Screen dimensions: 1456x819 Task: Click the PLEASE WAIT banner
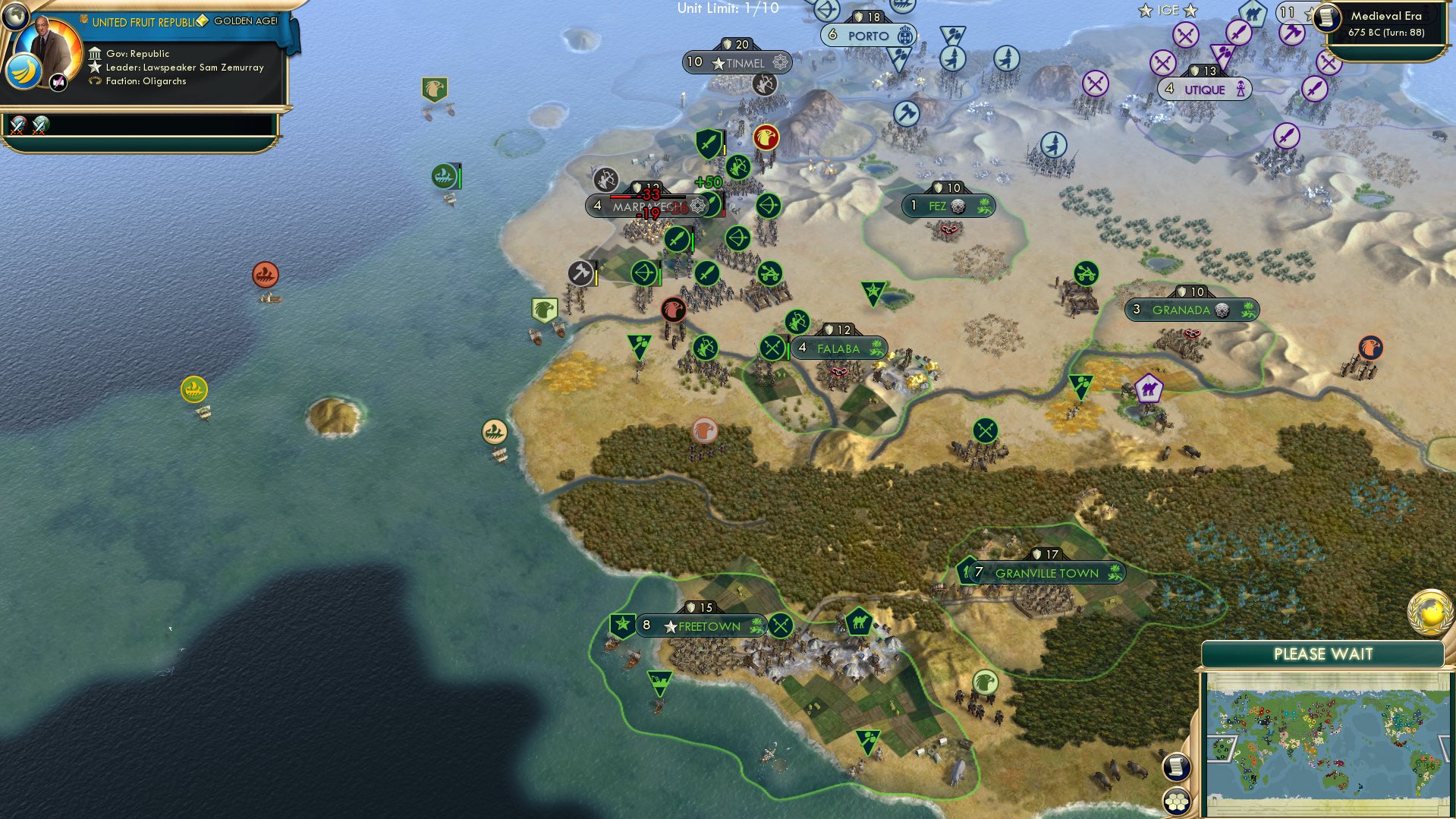(1324, 653)
